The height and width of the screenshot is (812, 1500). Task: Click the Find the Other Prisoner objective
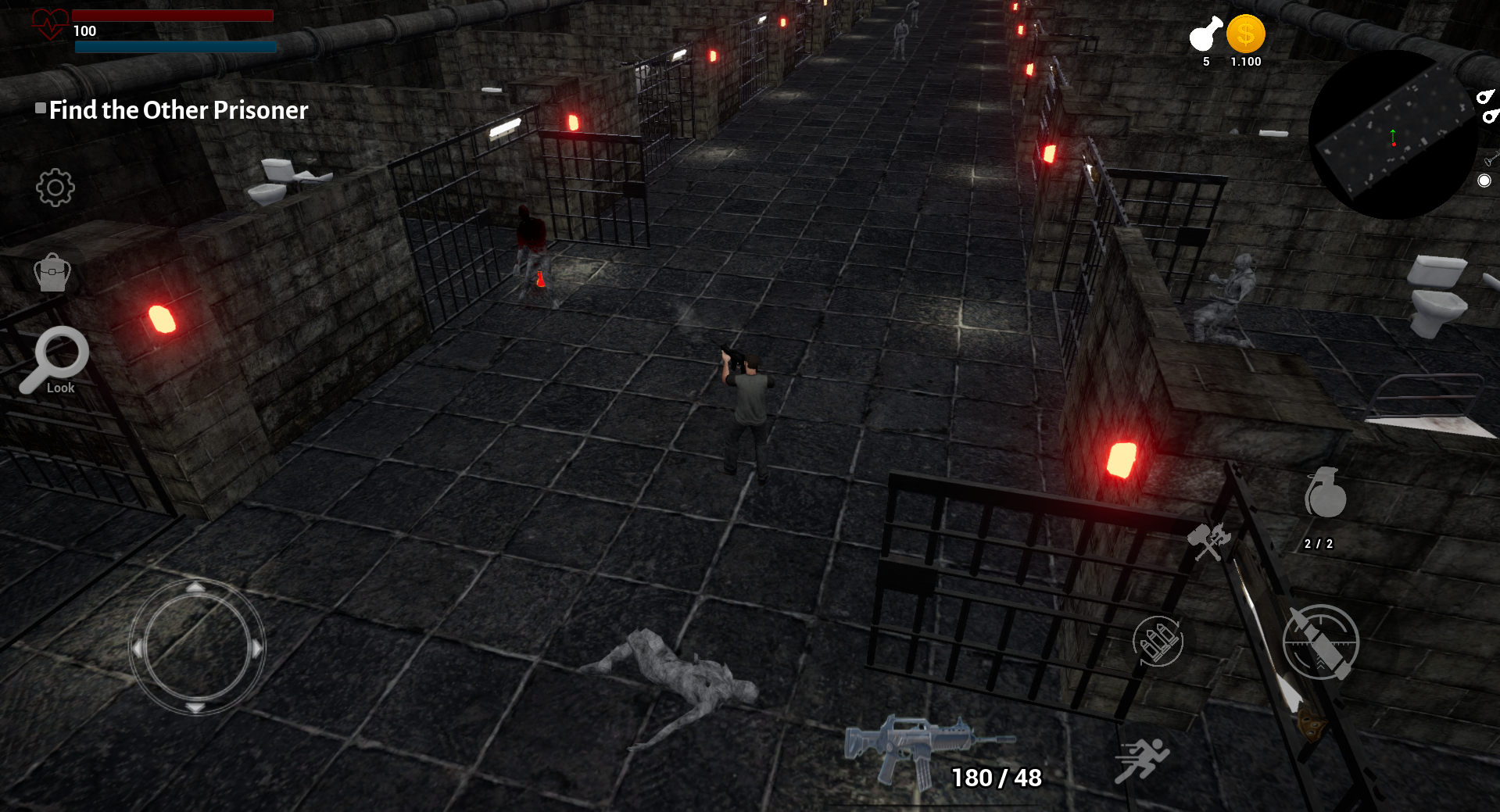[178, 110]
